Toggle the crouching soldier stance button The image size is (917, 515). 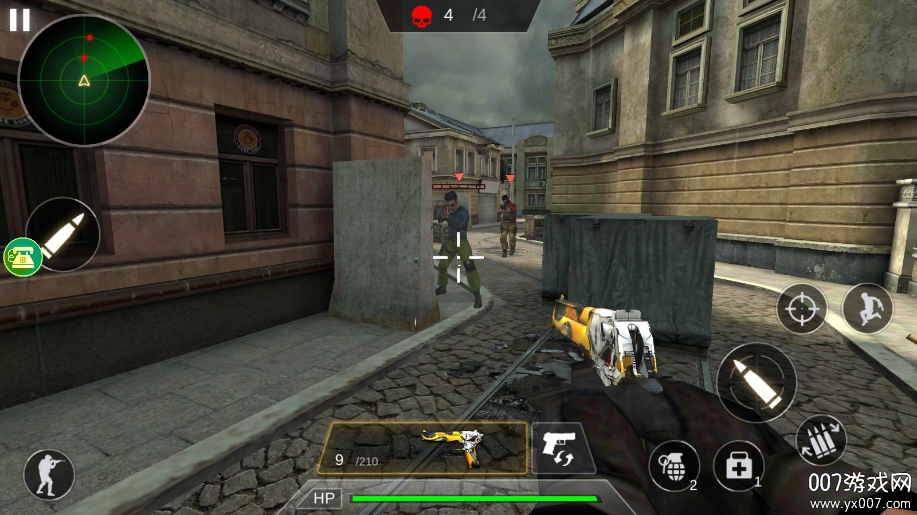(48, 474)
